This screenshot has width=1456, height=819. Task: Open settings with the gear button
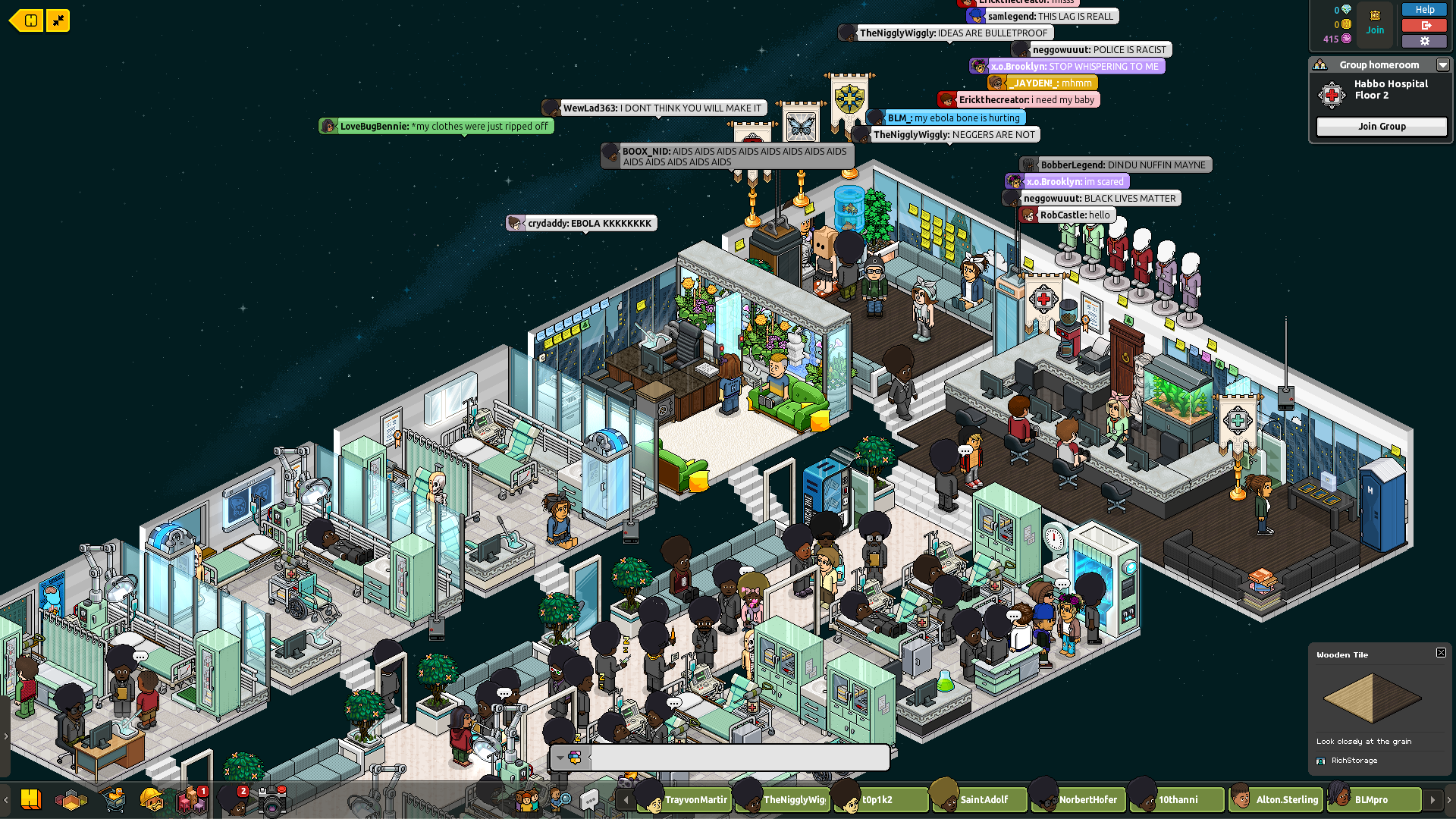[1424, 41]
